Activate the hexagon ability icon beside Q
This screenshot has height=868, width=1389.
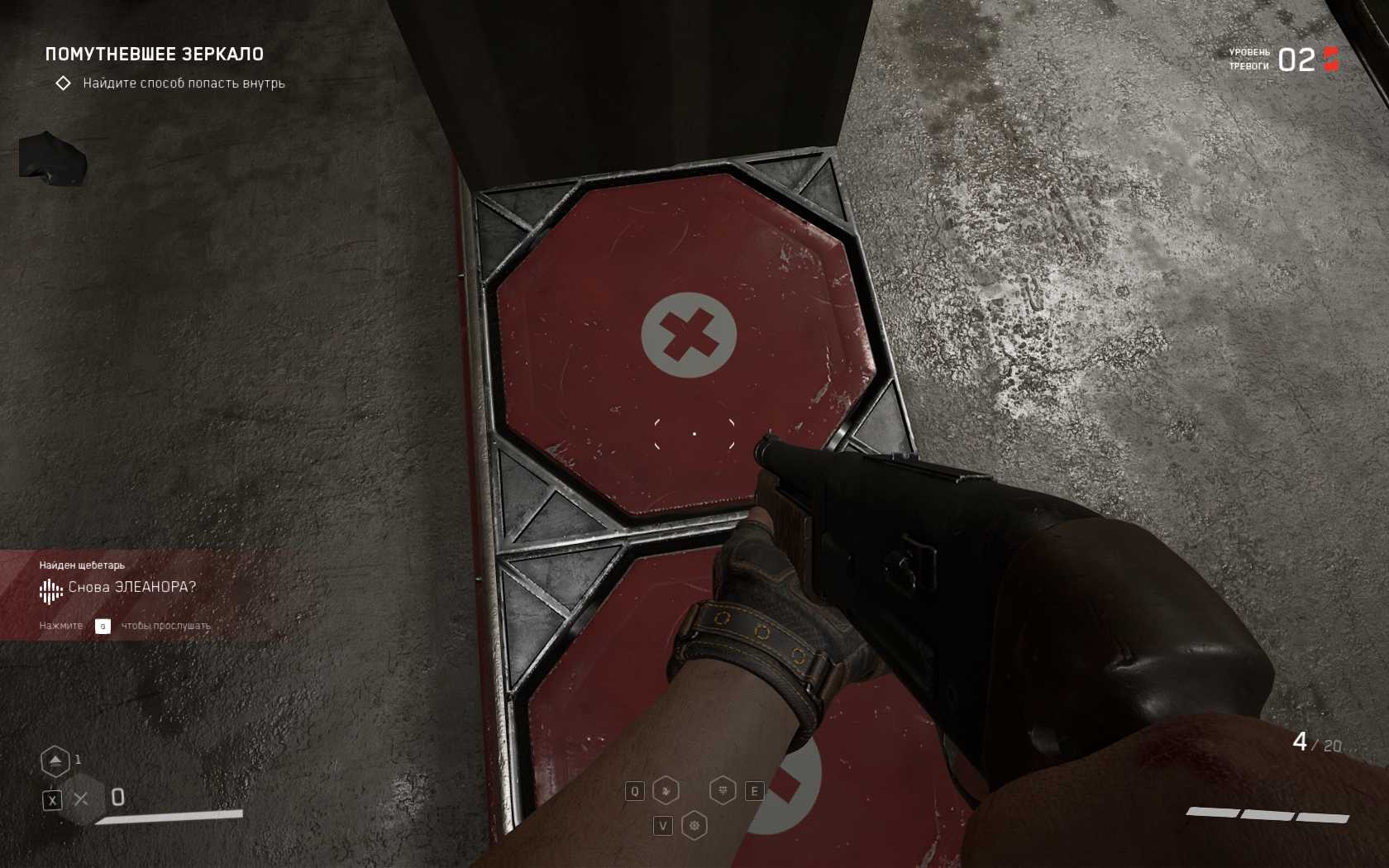666,791
